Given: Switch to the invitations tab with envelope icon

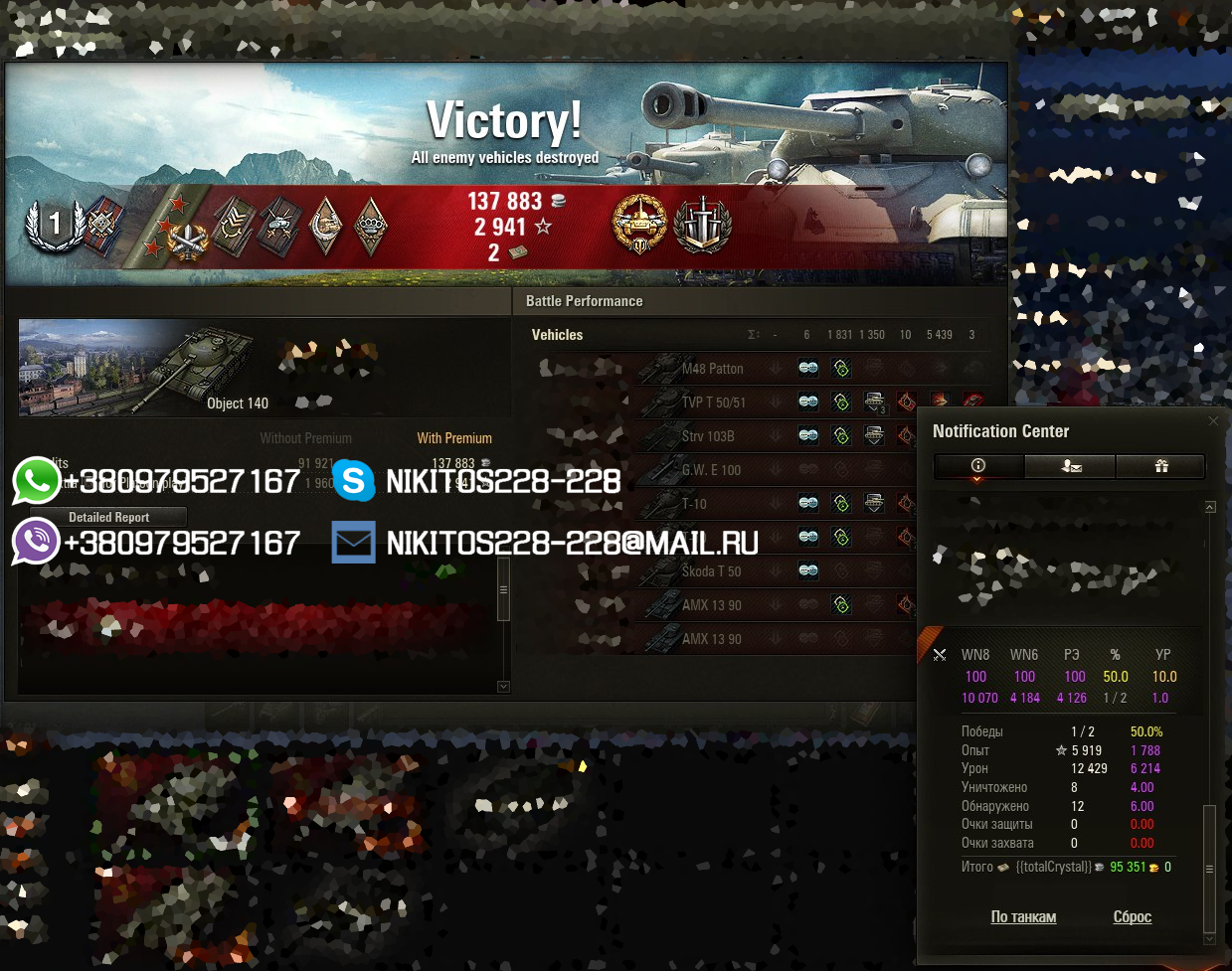Looking at the screenshot, I should pos(1070,466).
